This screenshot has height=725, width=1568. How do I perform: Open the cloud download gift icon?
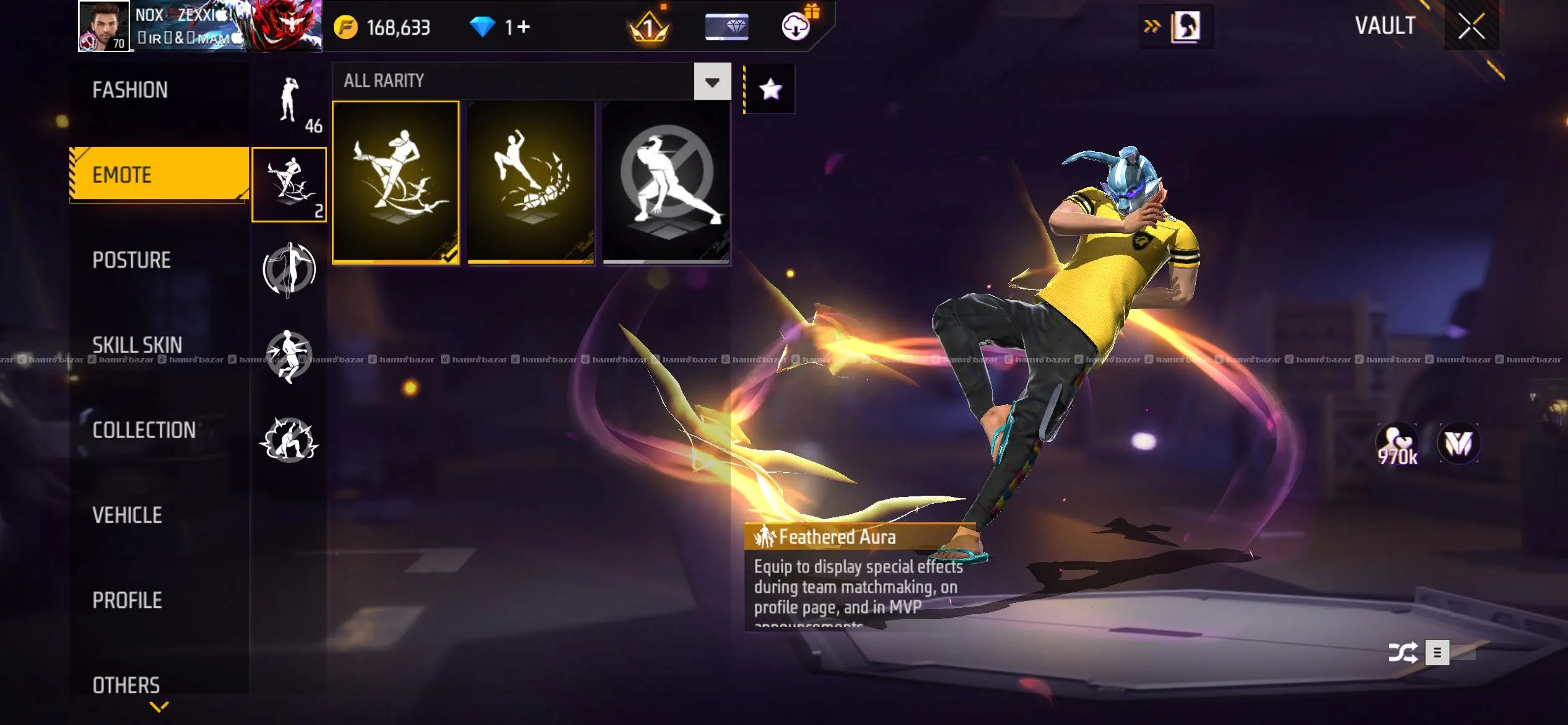796,26
